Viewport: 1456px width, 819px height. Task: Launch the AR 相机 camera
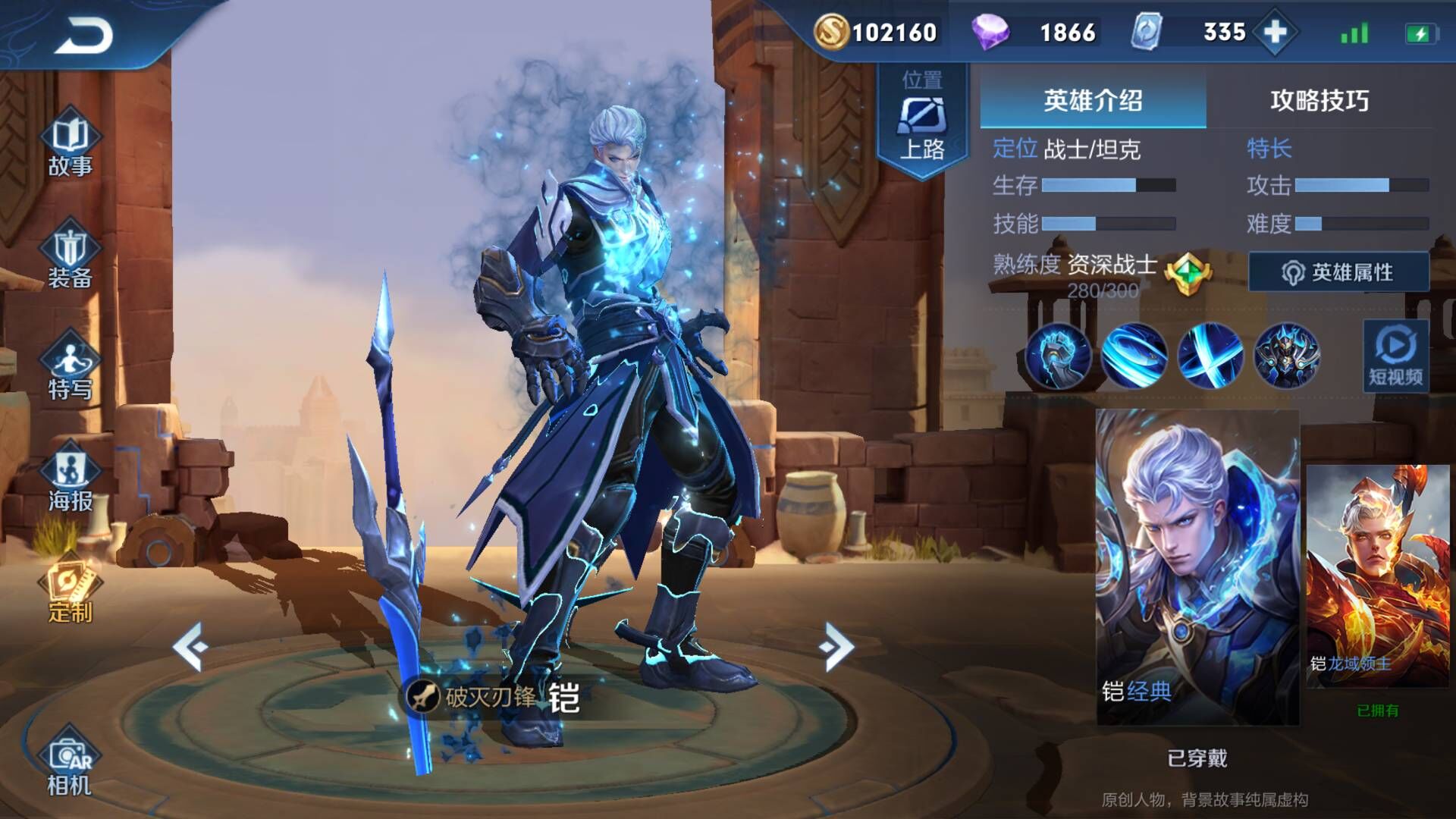tap(70, 764)
